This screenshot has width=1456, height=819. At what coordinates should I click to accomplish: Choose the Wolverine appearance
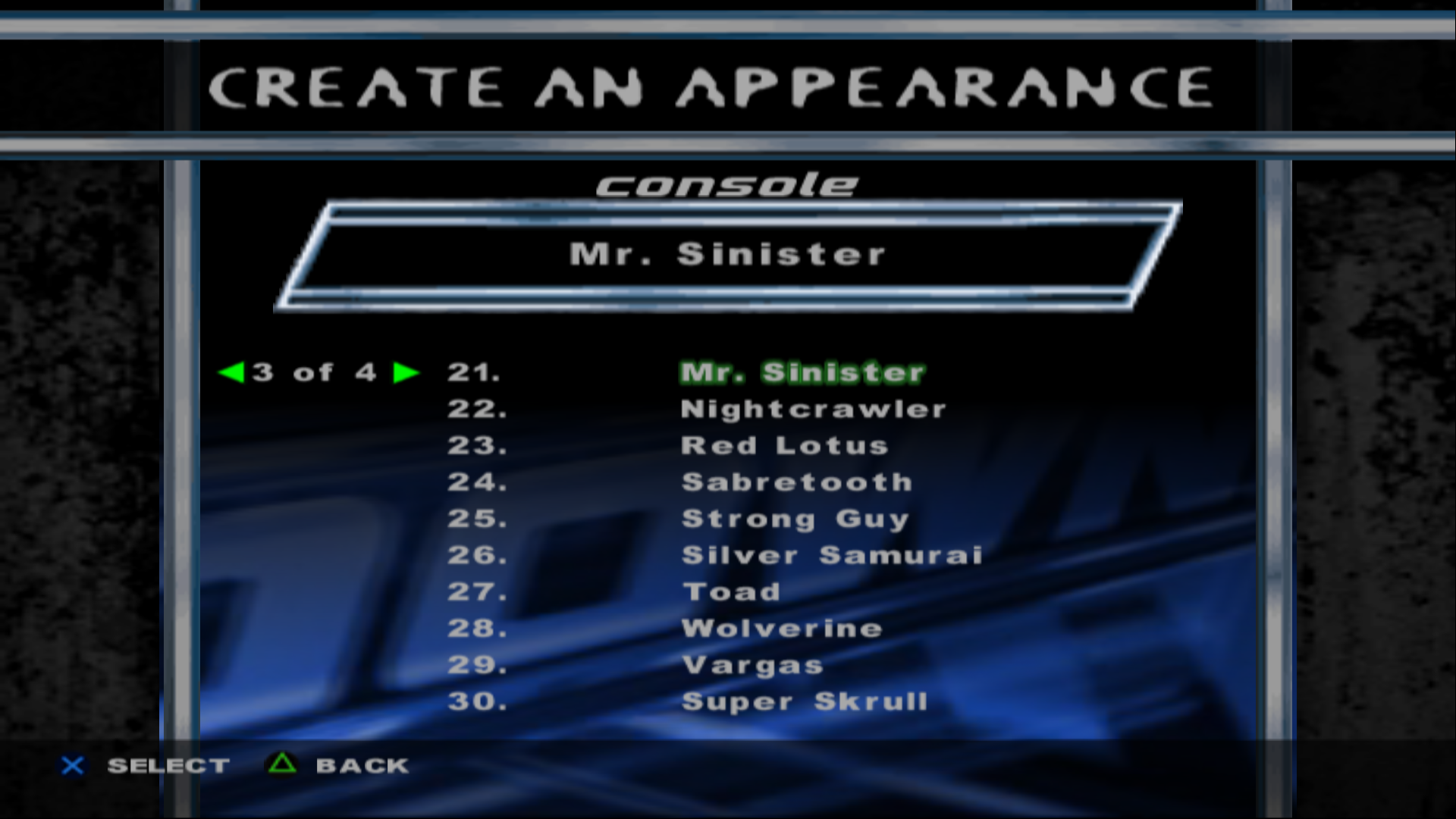click(x=782, y=628)
